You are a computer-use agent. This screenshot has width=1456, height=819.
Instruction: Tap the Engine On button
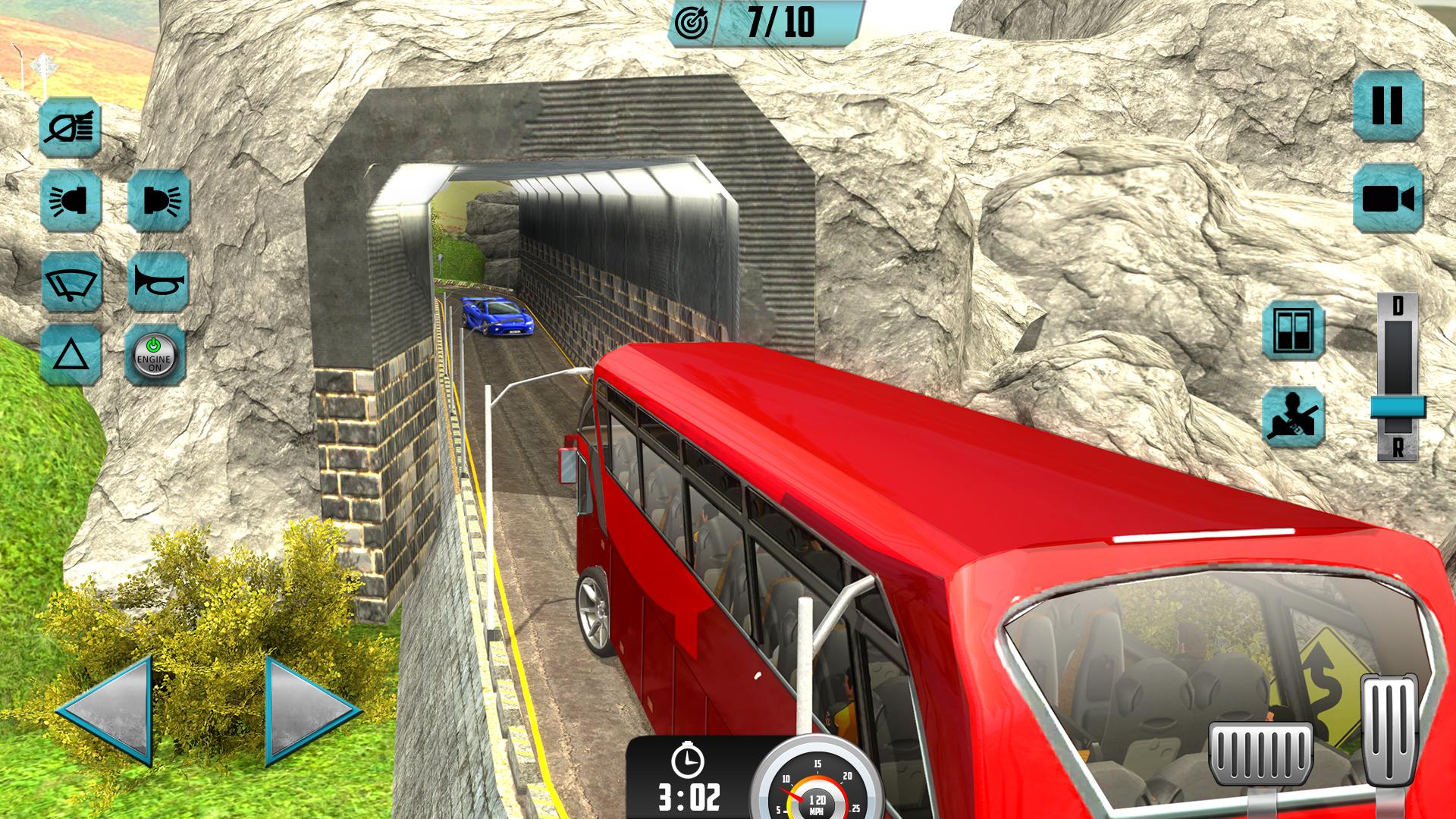pos(155,355)
